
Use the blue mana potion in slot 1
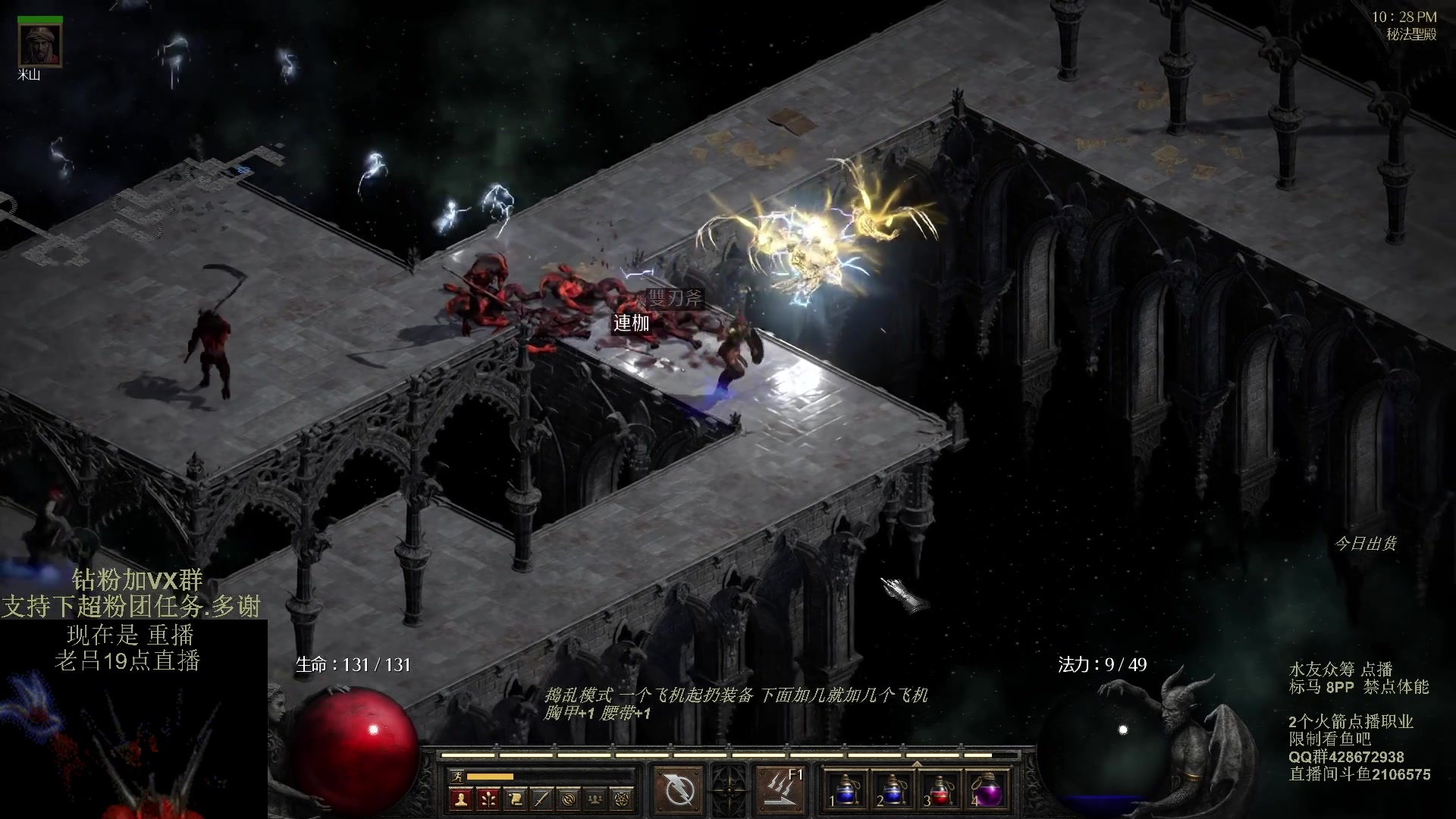[847, 789]
